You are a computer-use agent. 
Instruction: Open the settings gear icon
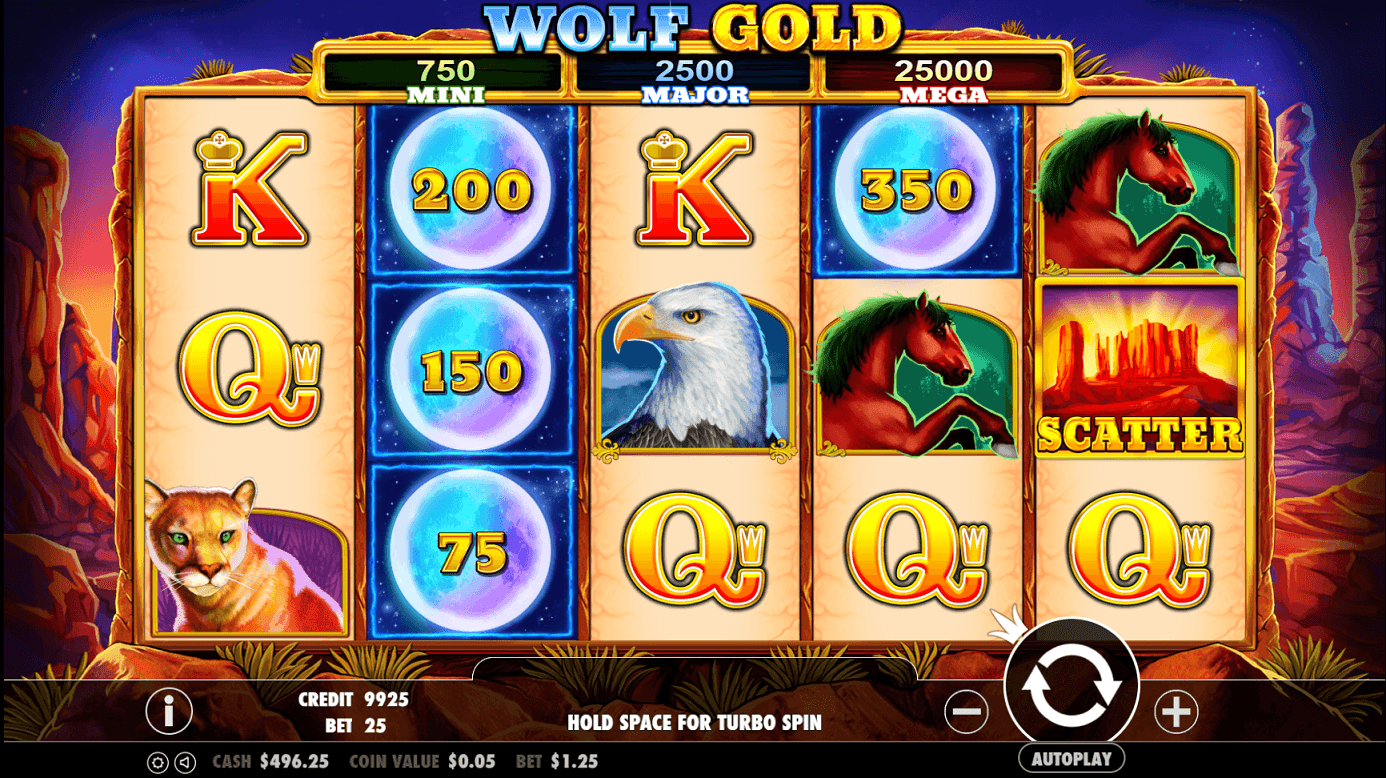158,762
